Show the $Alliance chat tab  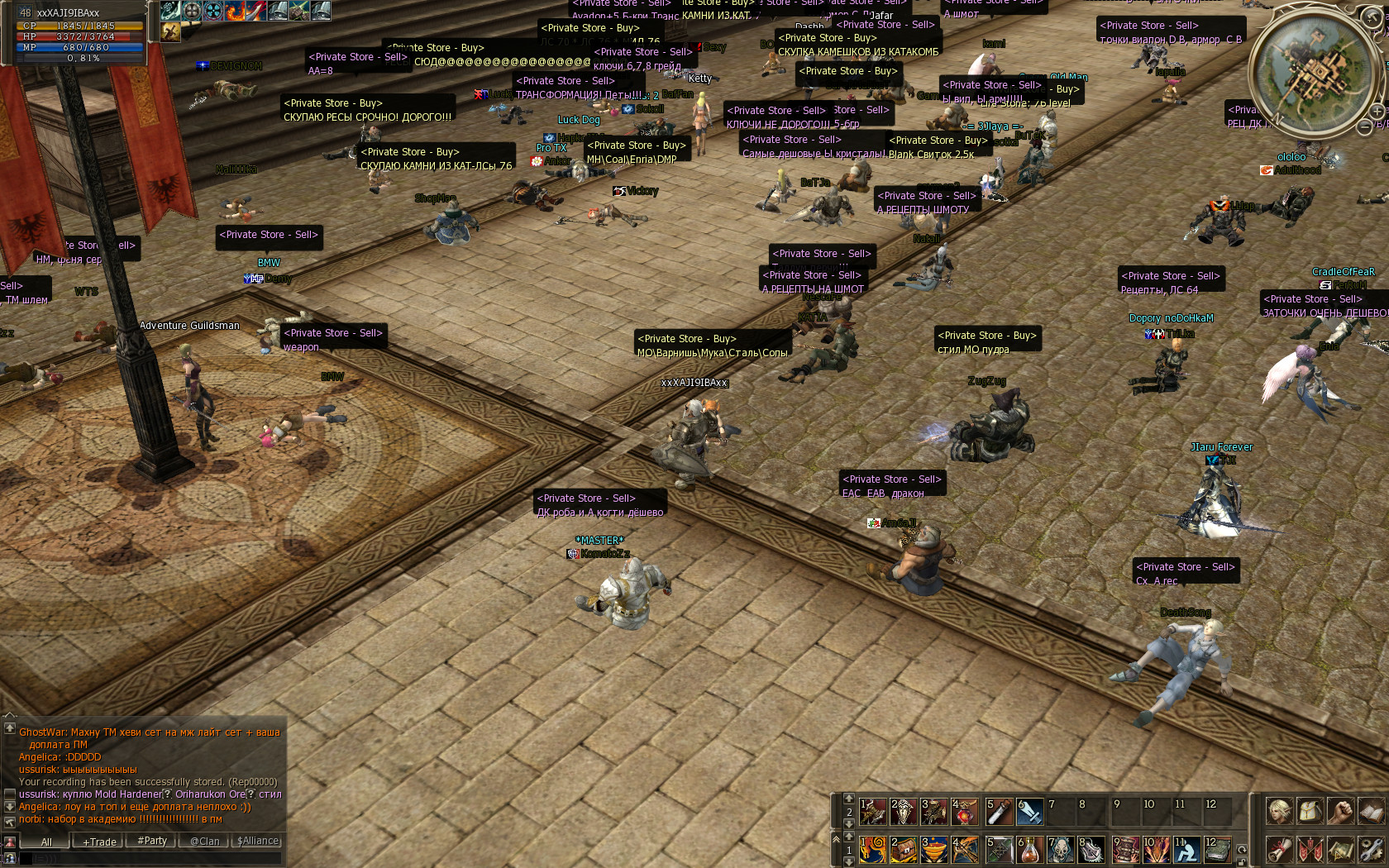click(258, 842)
